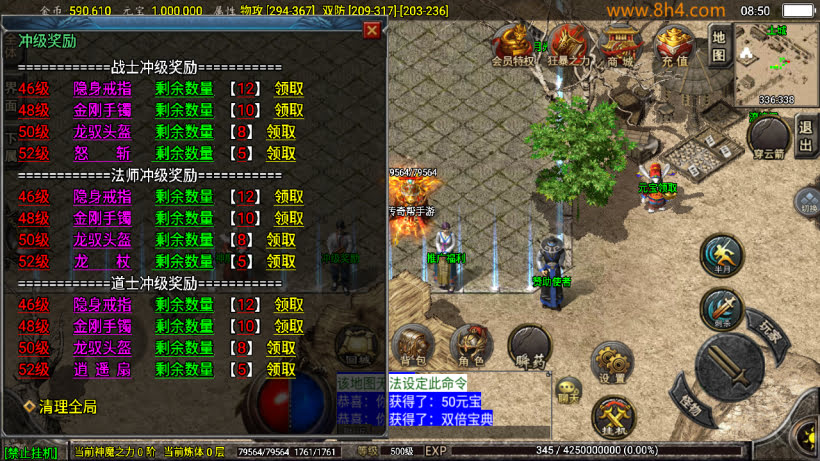Claim taoist level 52 逍遥扇 reward
This screenshot has width=820, height=461.
[x=281, y=369]
